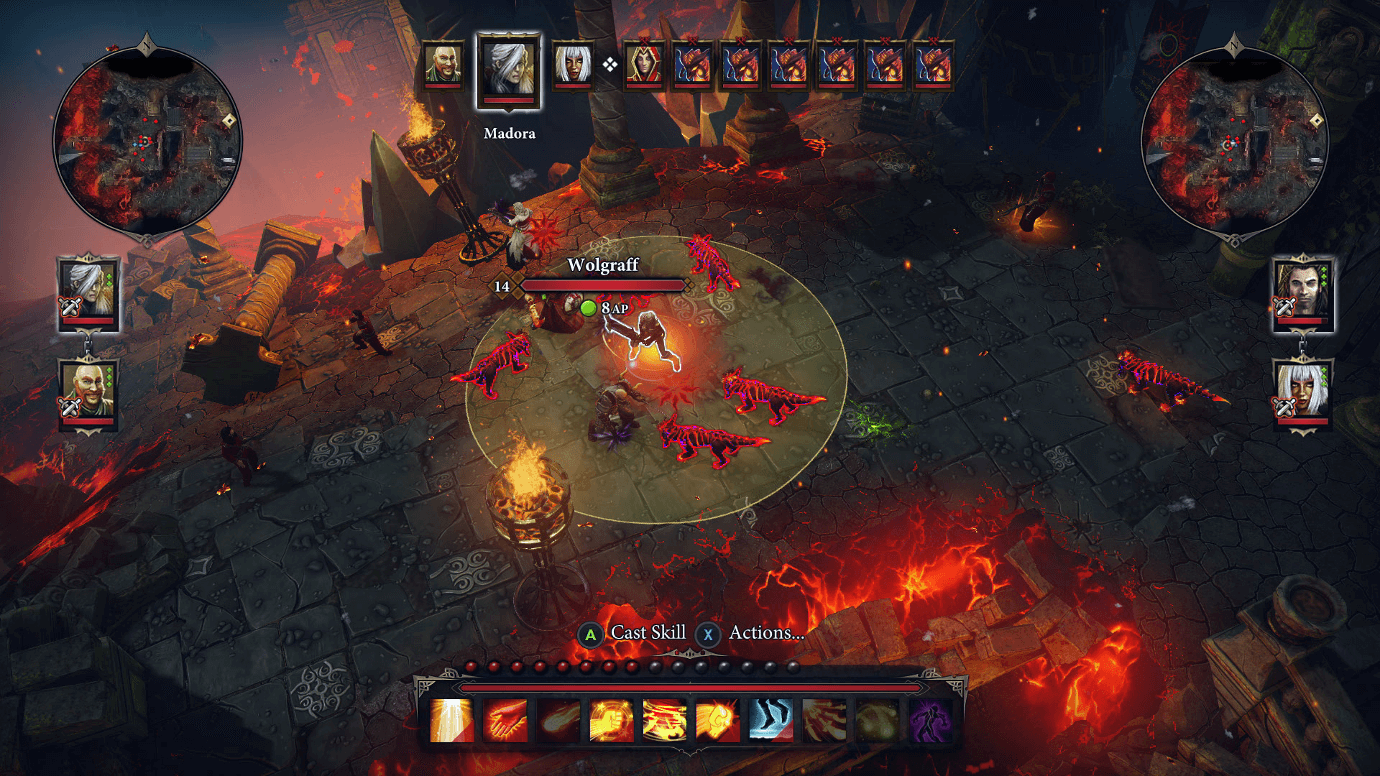Select the Whirlwind attack skill icon
1380x776 pixels.
tap(664, 721)
